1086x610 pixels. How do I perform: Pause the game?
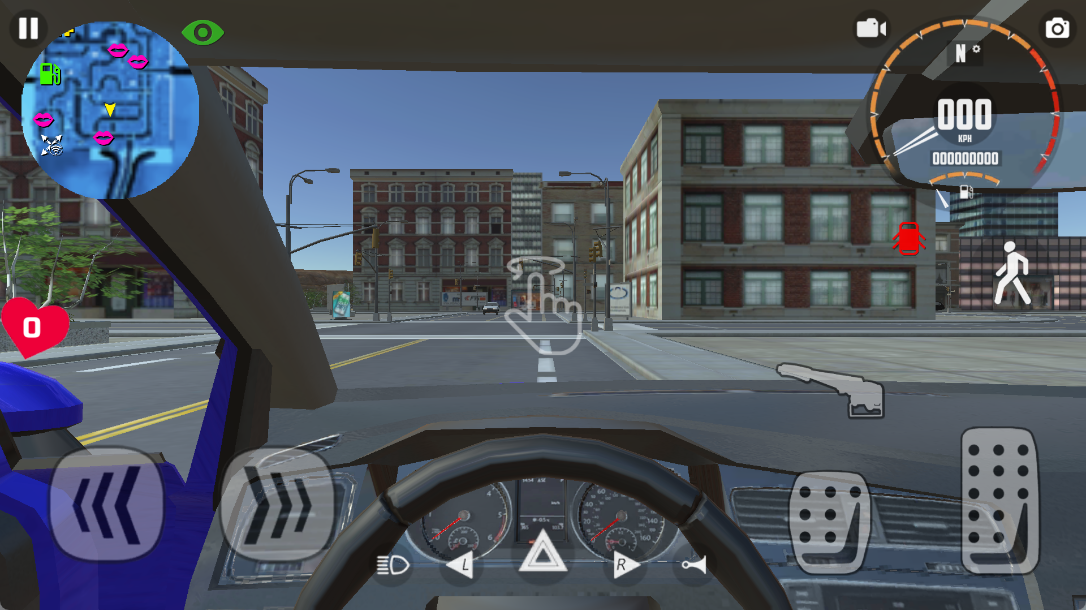(29, 28)
